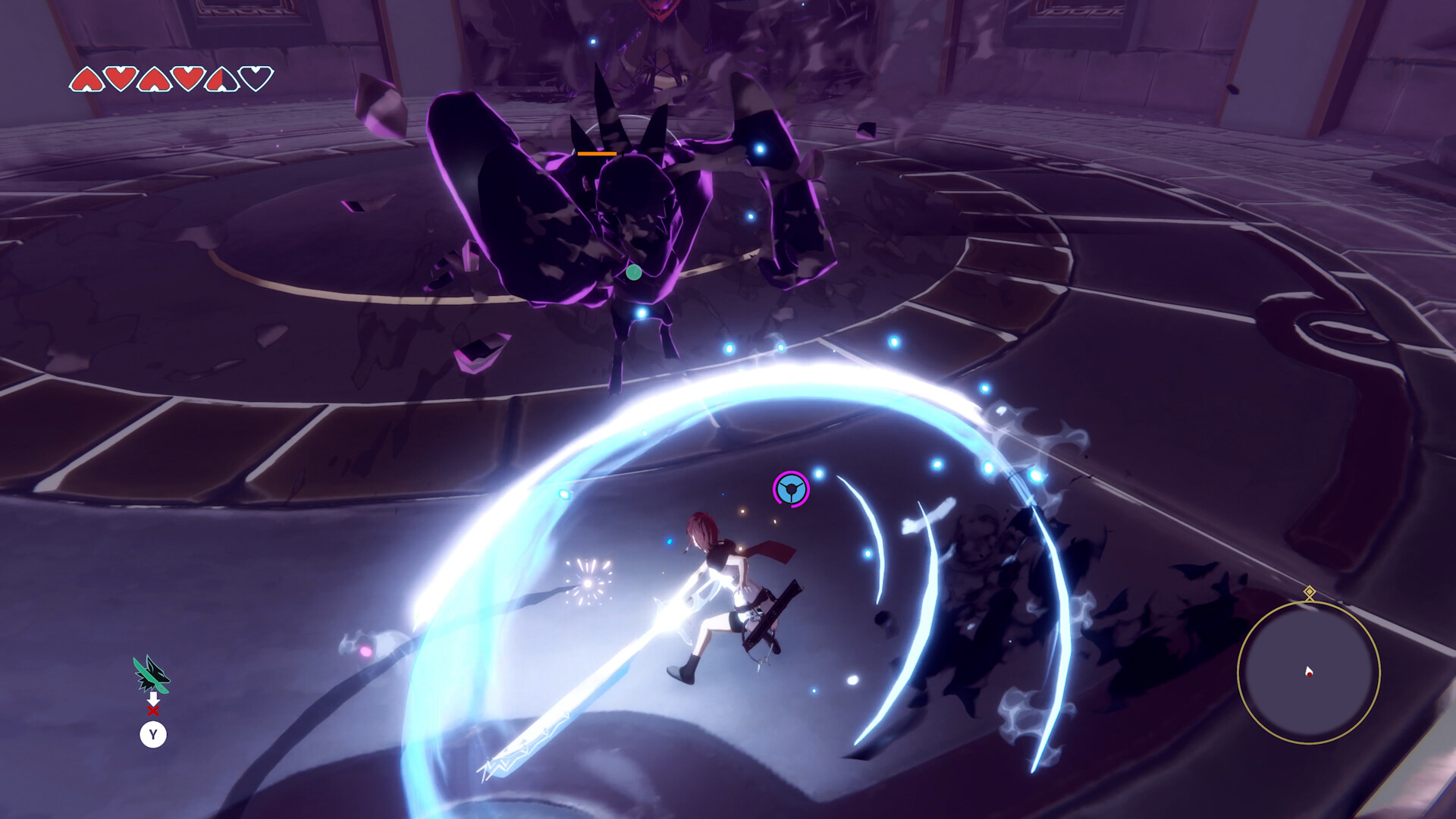The width and height of the screenshot is (1456, 819).
Task: Click the blue lock-on target reticle
Action: click(791, 489)
